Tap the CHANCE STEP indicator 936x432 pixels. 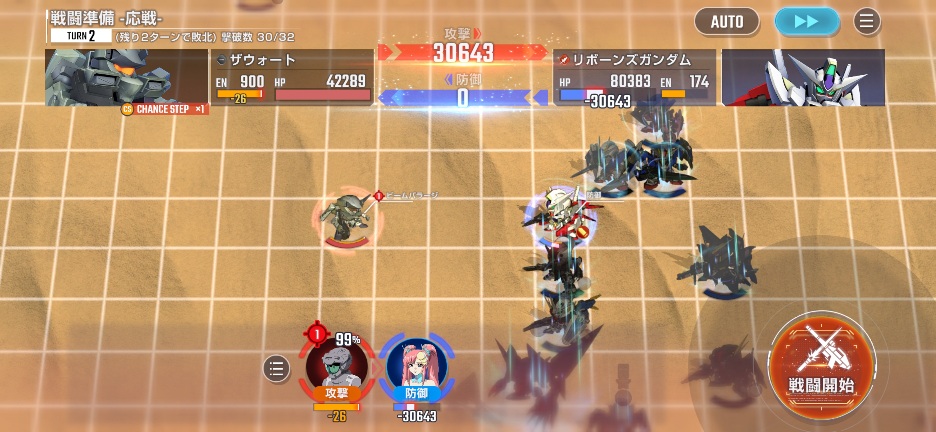(165, 108)
